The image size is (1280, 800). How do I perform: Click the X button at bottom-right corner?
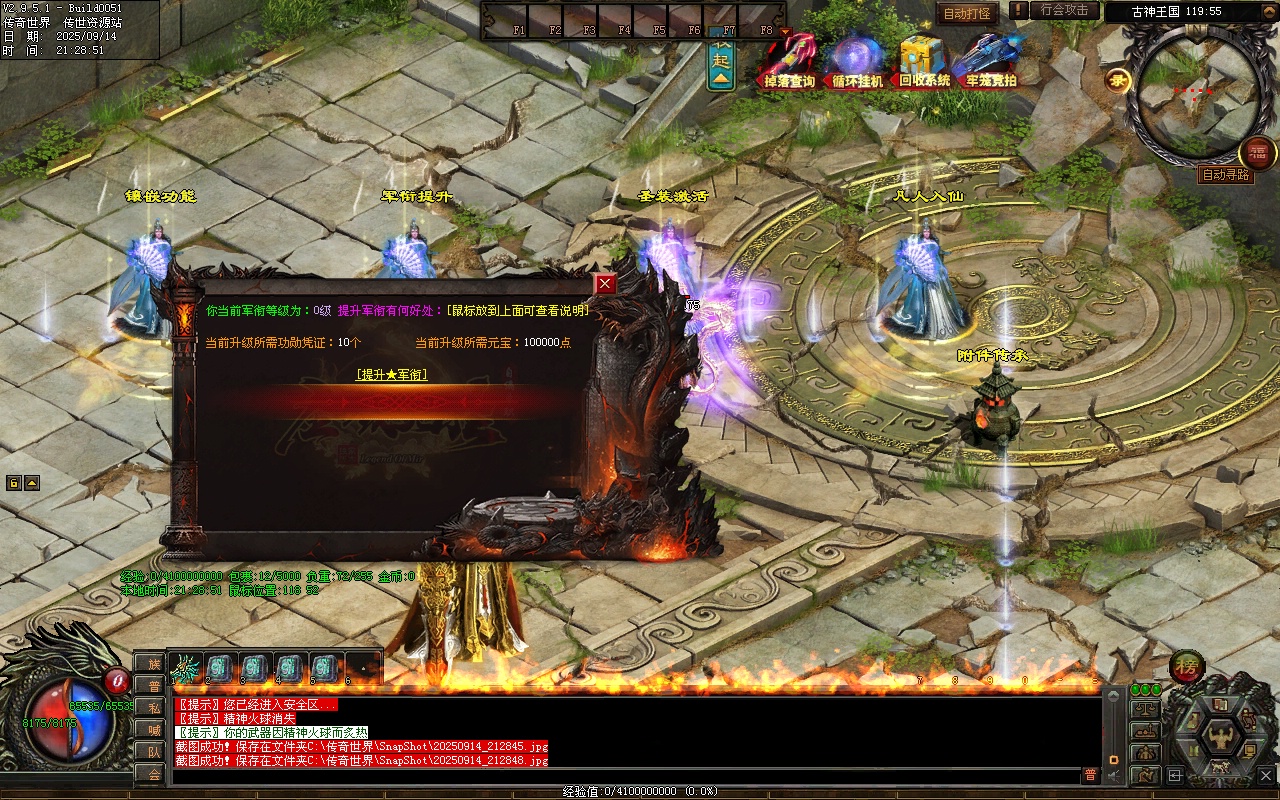[1265, 774]
